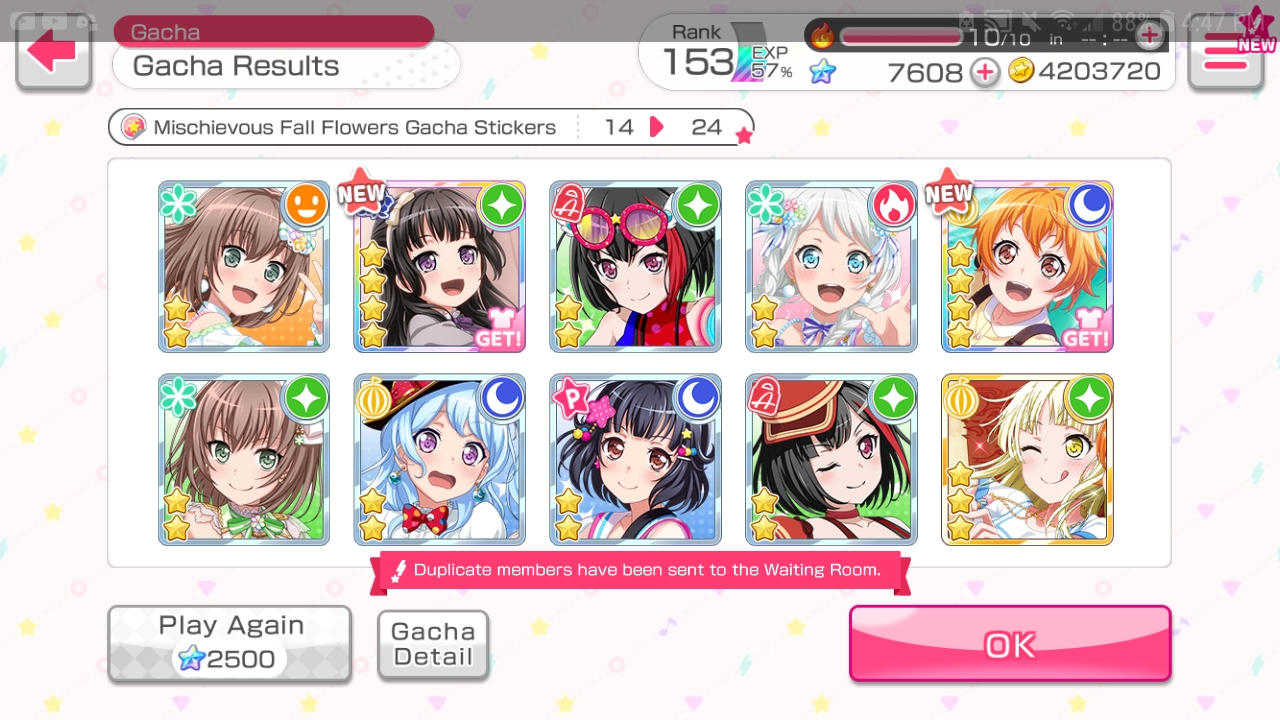The image size is (1280, 720).
Task: Open the Gacha Detail info
Action: (x=433, y=644)
